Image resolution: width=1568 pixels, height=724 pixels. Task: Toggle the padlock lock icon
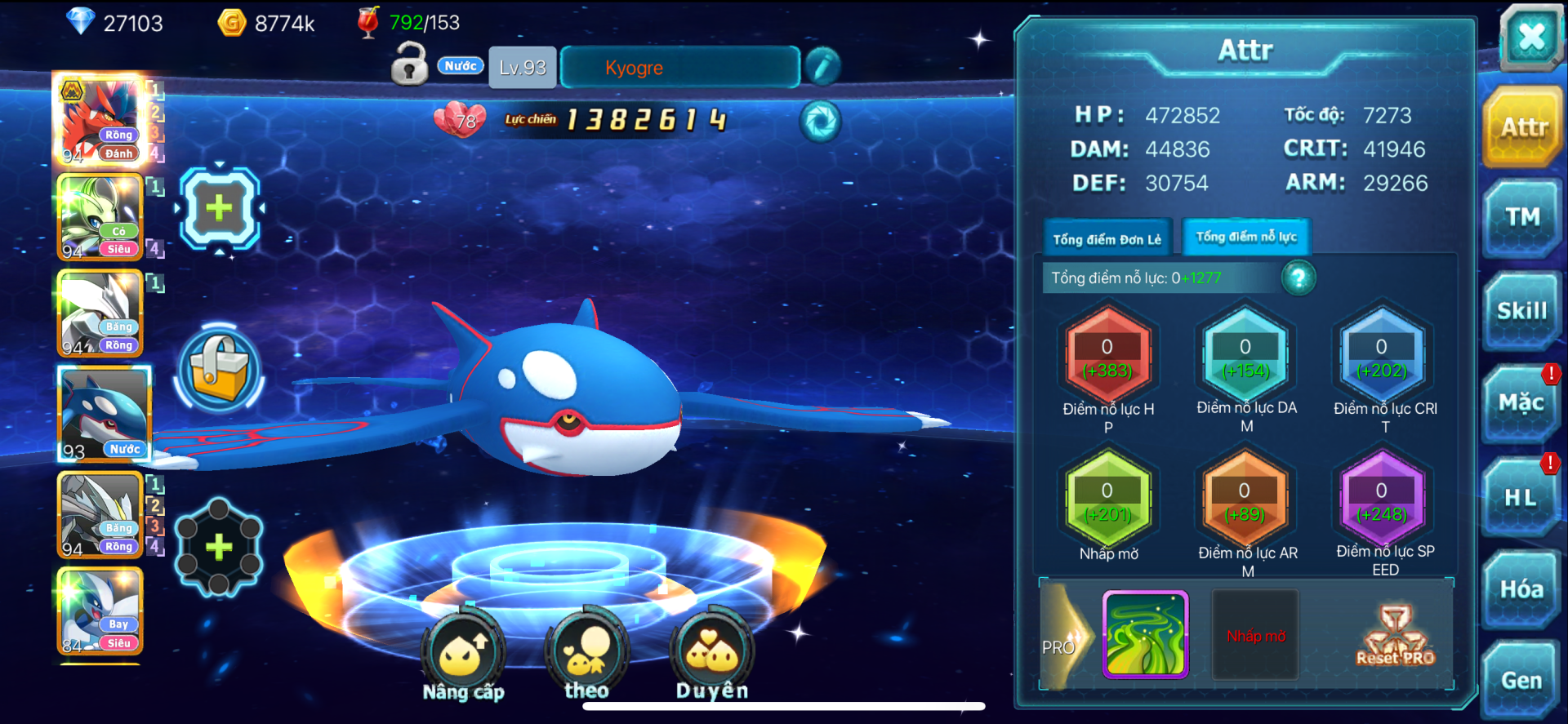click(x=409, y=64)
